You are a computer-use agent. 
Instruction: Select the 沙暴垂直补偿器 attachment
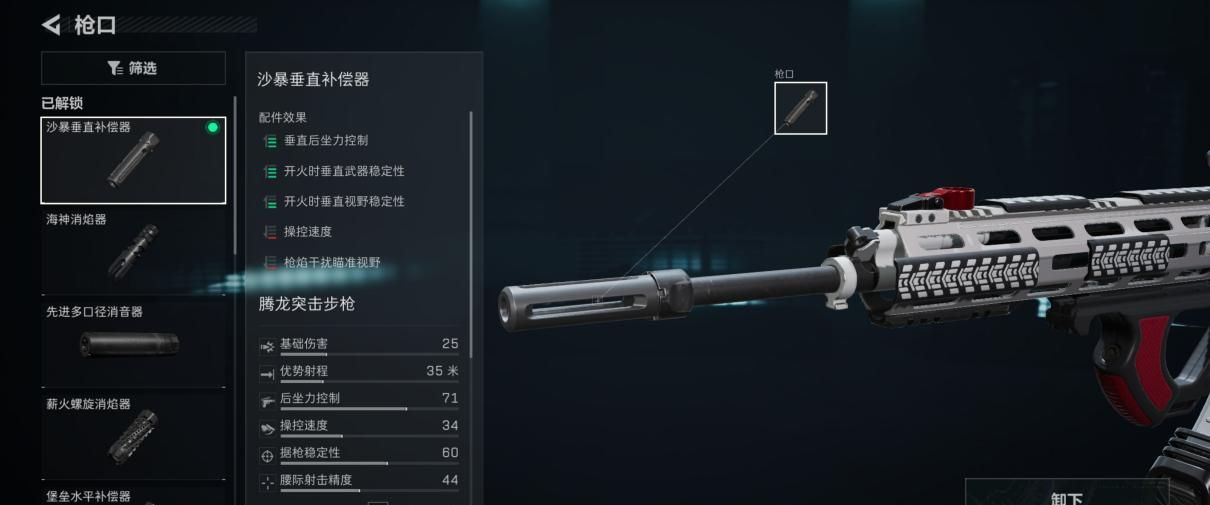click(x=133, y=160)
